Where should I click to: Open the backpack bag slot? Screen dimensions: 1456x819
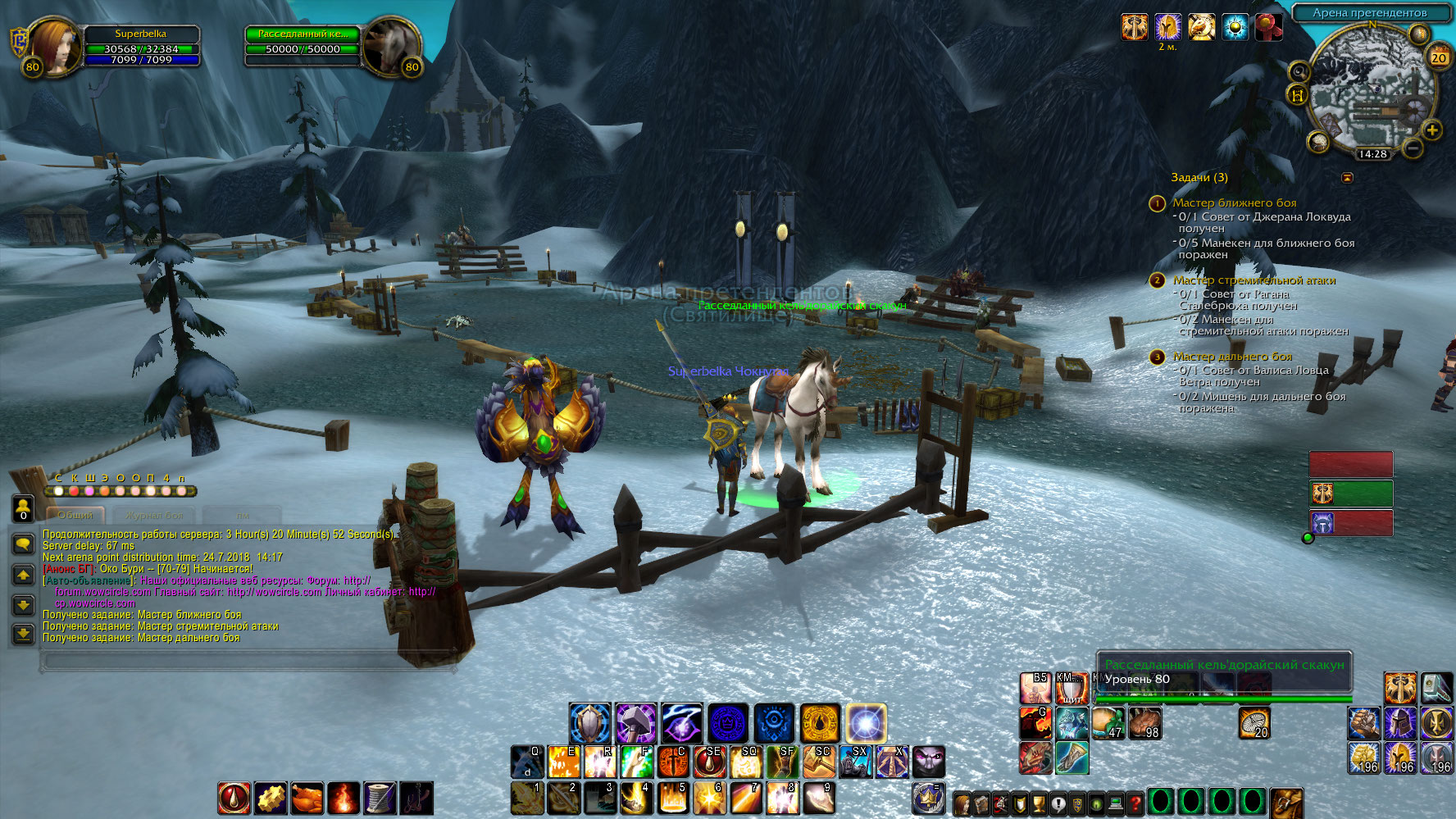(1285, 803)
